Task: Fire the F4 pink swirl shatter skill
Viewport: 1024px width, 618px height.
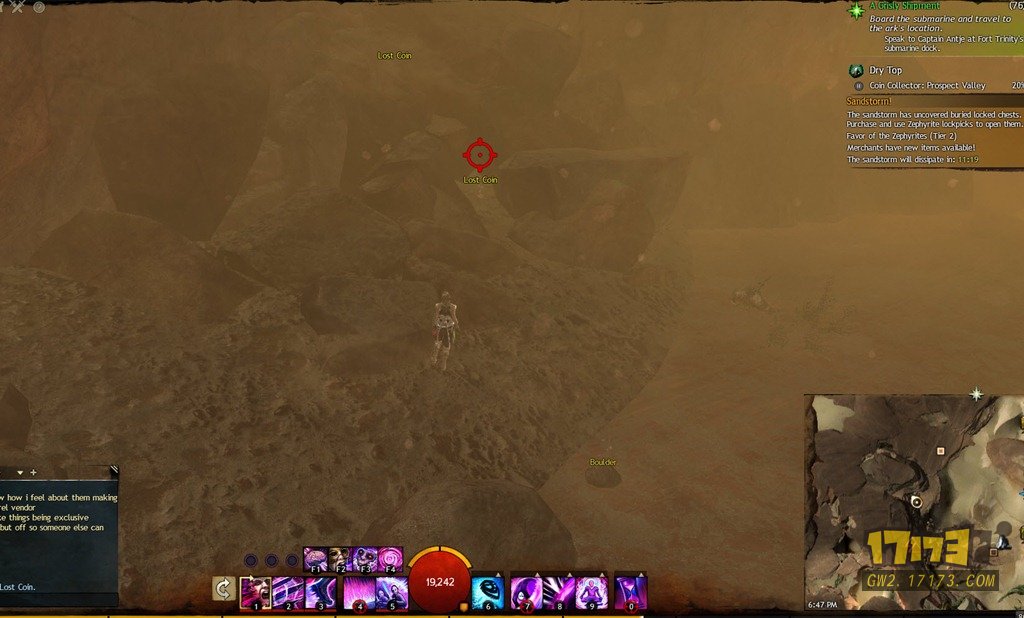Action: [390, 558]
